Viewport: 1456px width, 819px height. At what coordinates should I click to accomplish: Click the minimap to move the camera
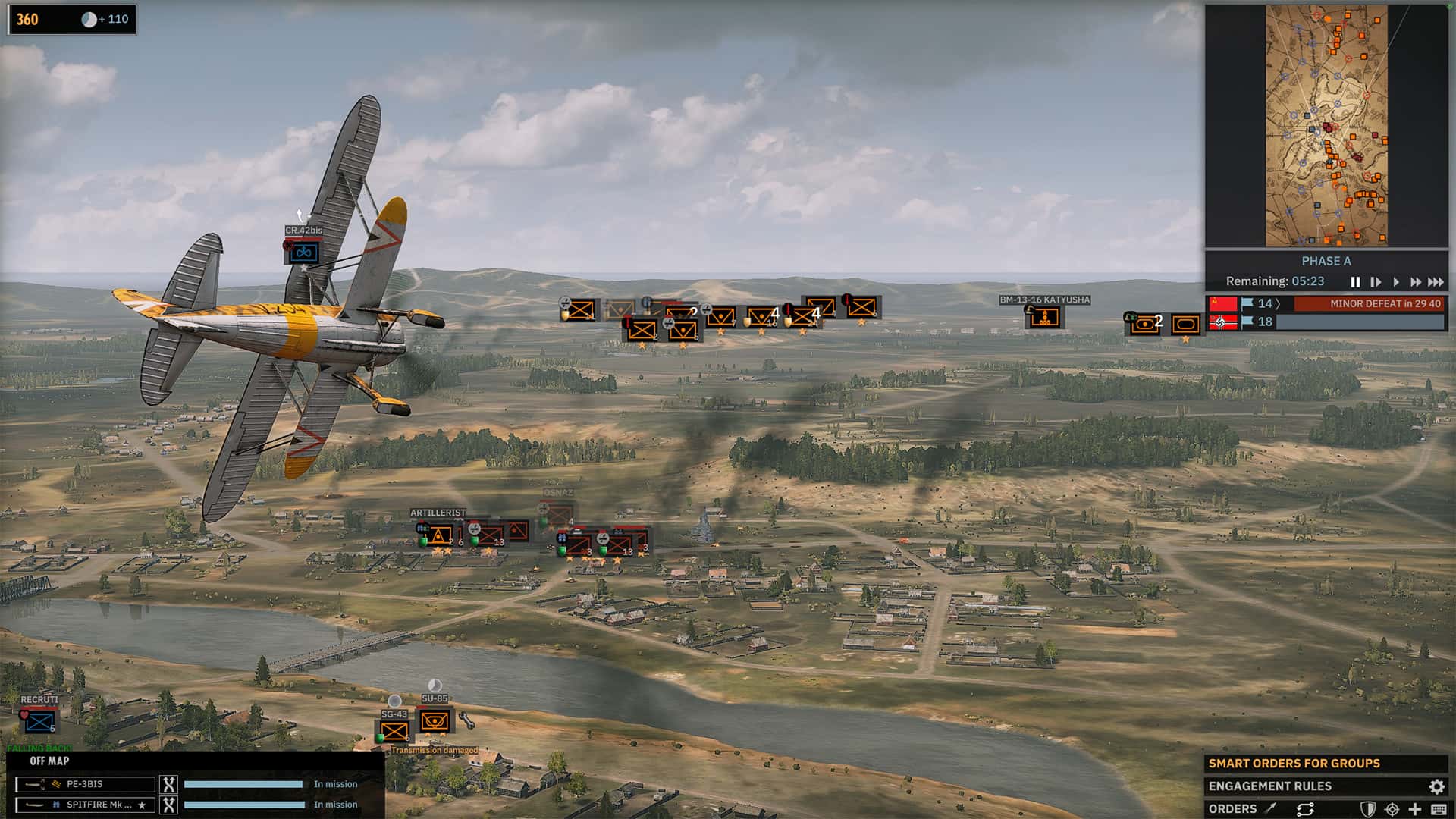pos(1327,125)
